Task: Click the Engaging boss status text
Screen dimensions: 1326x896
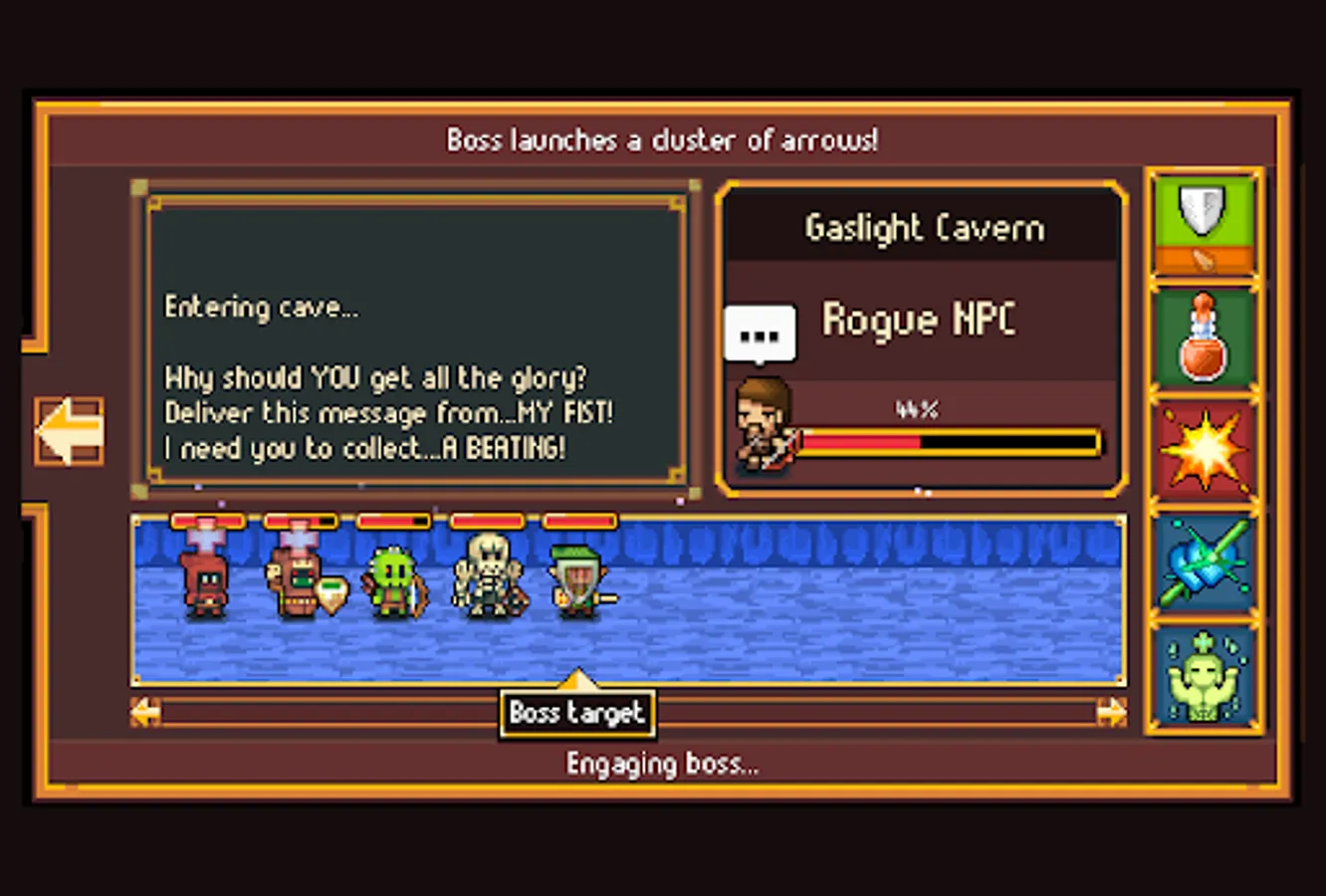Action: (663, 764)
